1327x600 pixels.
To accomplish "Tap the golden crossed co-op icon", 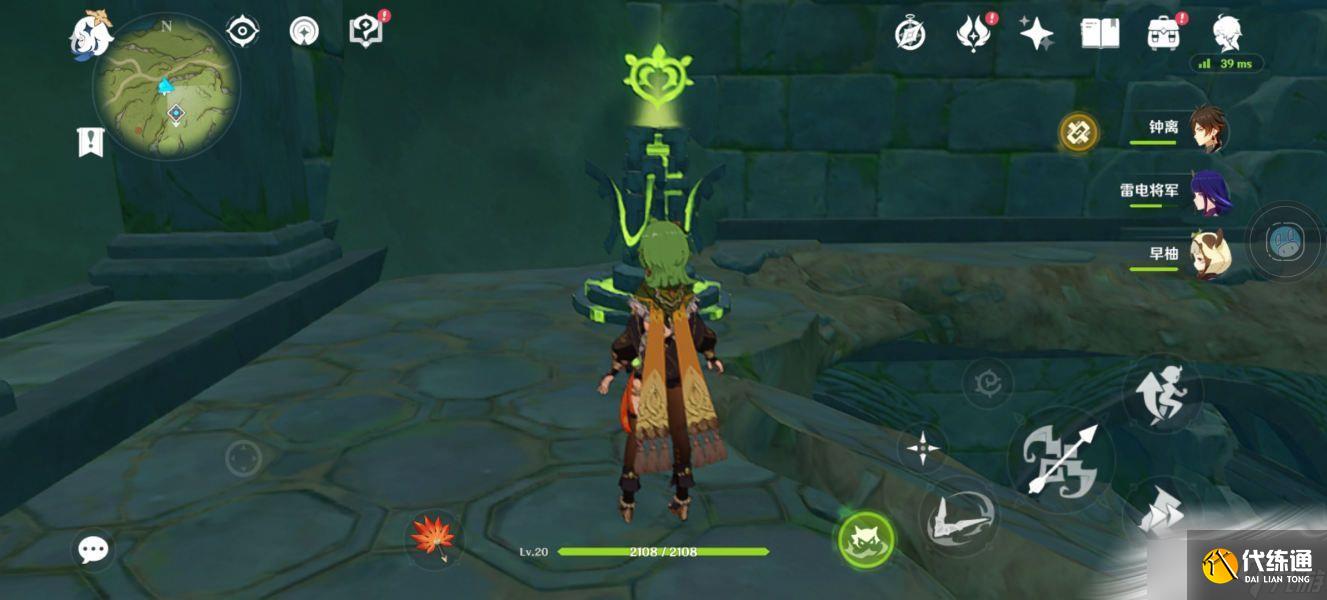I will pos(1078,131).
